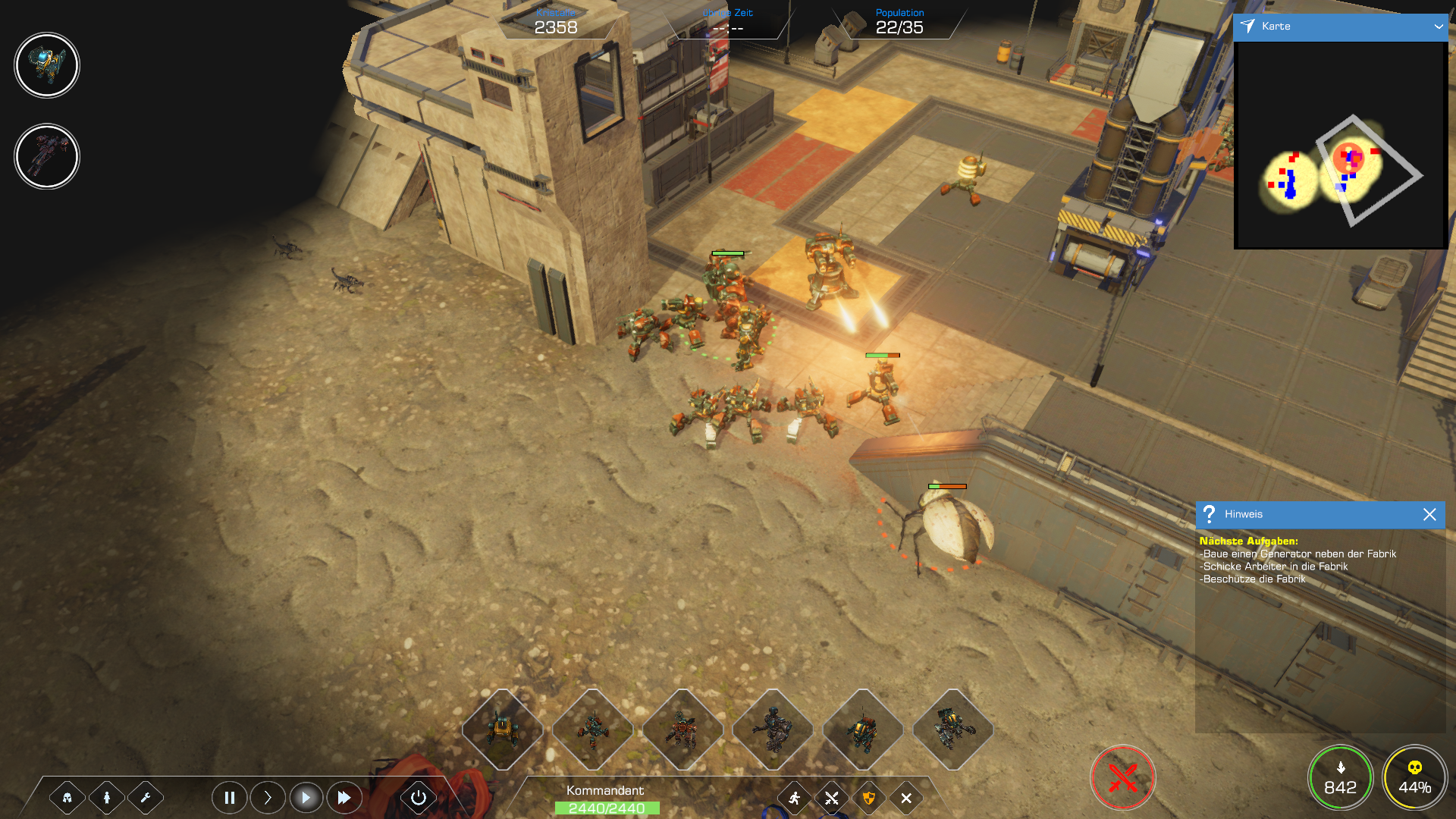Open the person figure icon menu

pos(107,798)
